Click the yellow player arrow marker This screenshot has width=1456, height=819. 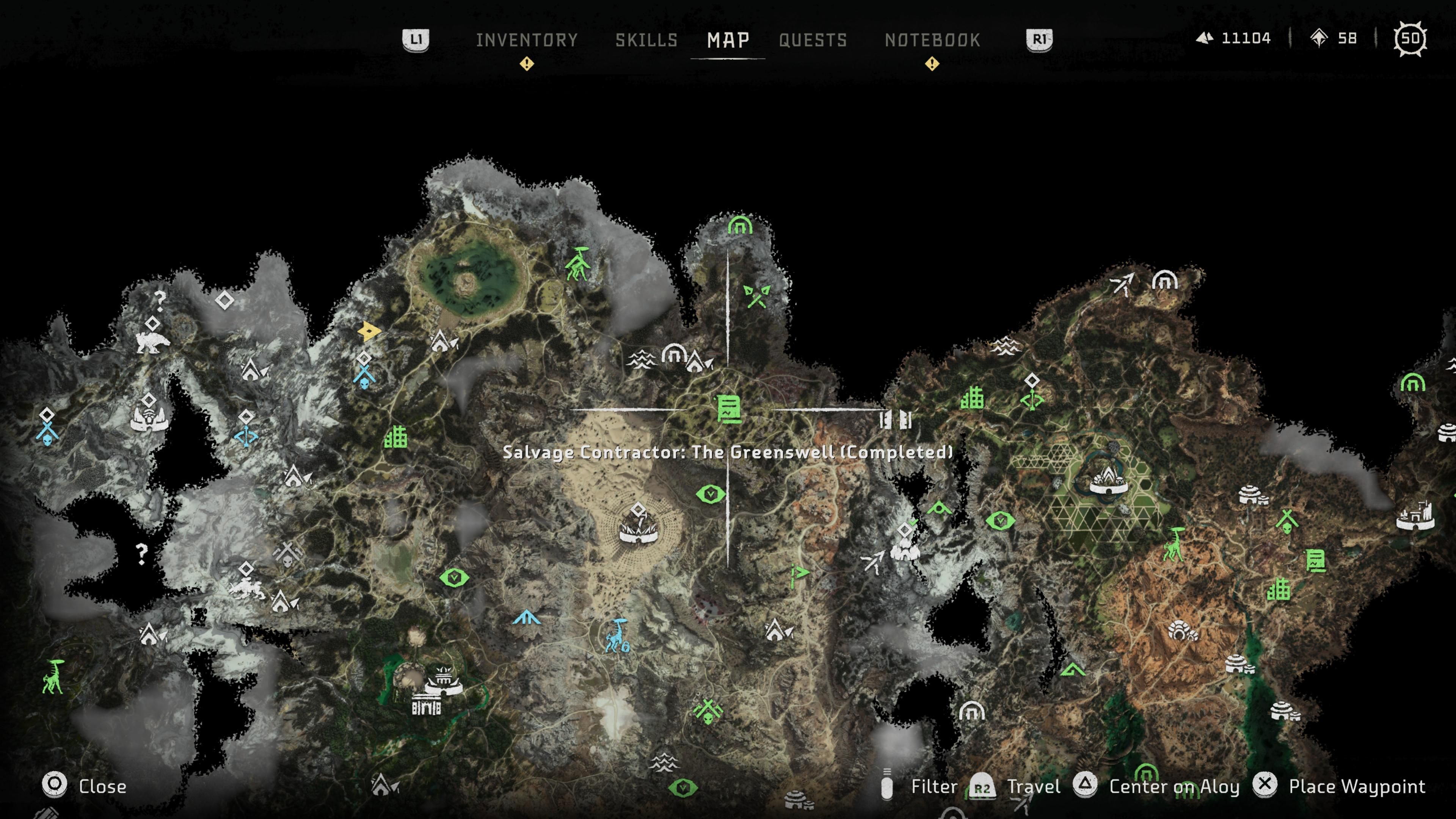(x=369, y=331)
